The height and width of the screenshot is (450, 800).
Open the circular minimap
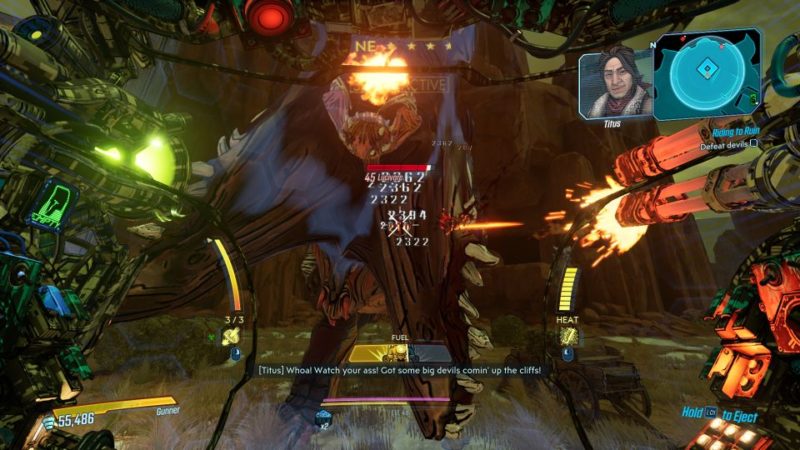coord(706,70)
